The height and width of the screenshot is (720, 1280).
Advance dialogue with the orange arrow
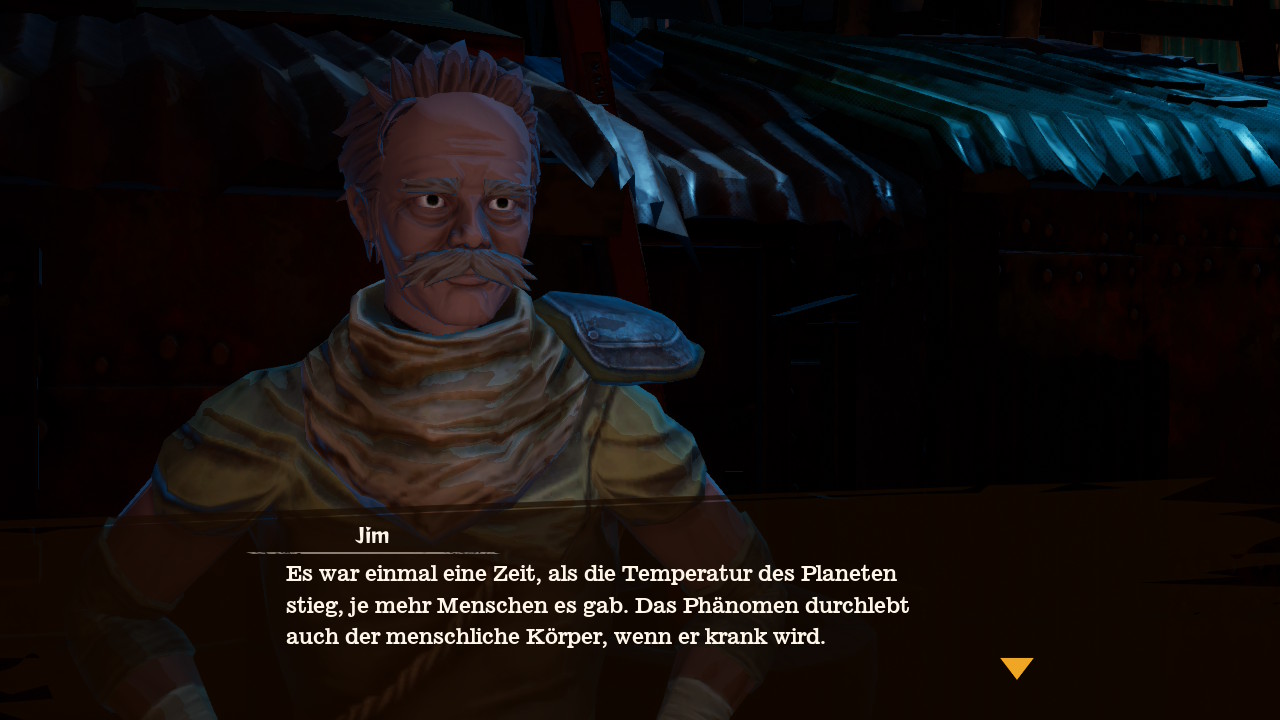point(1016,667)
